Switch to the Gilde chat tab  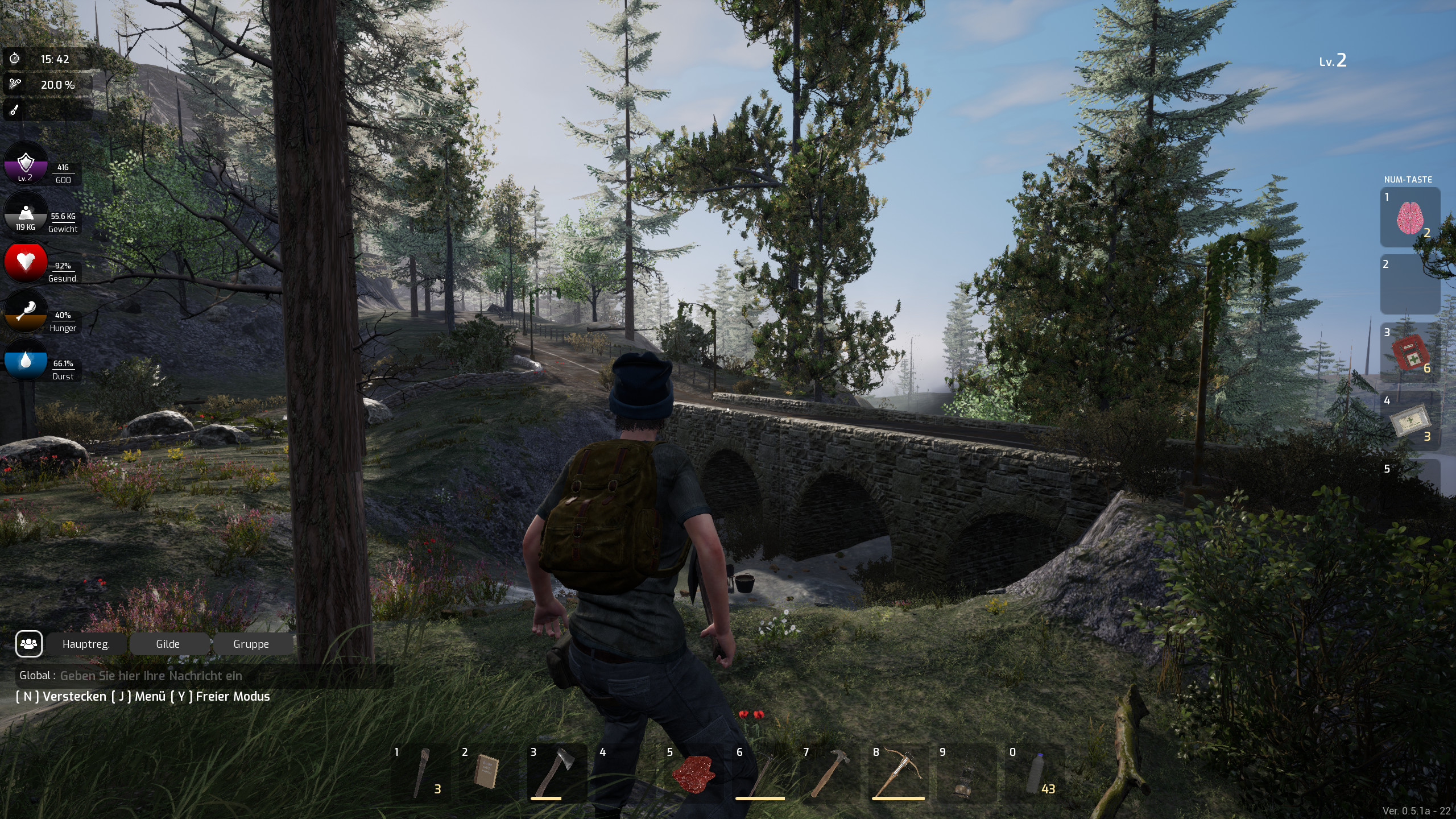click(x=168, y=644)
